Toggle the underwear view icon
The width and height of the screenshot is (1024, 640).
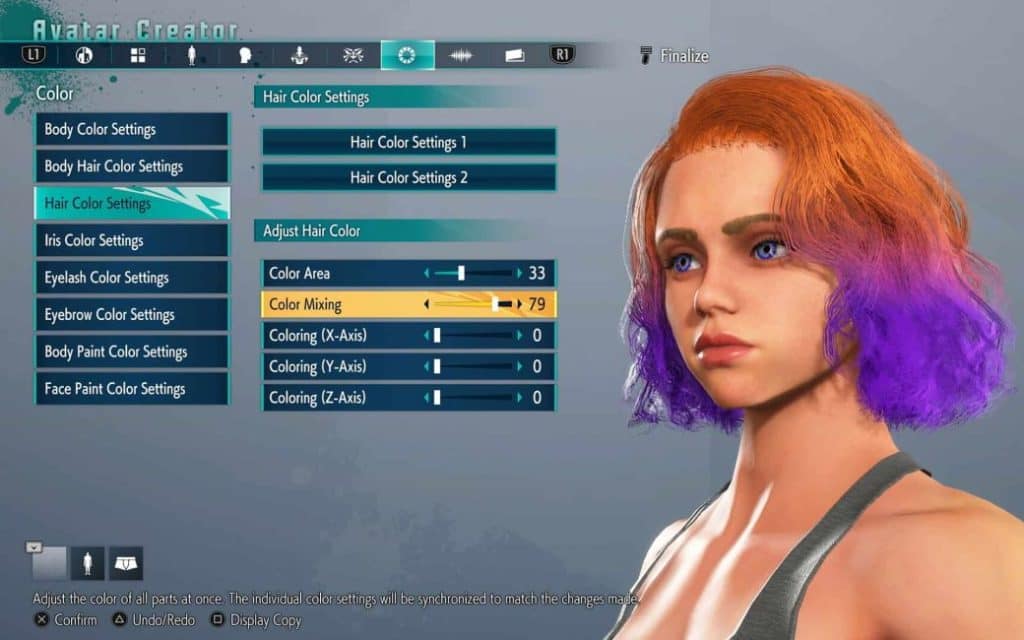coord(126,563)
